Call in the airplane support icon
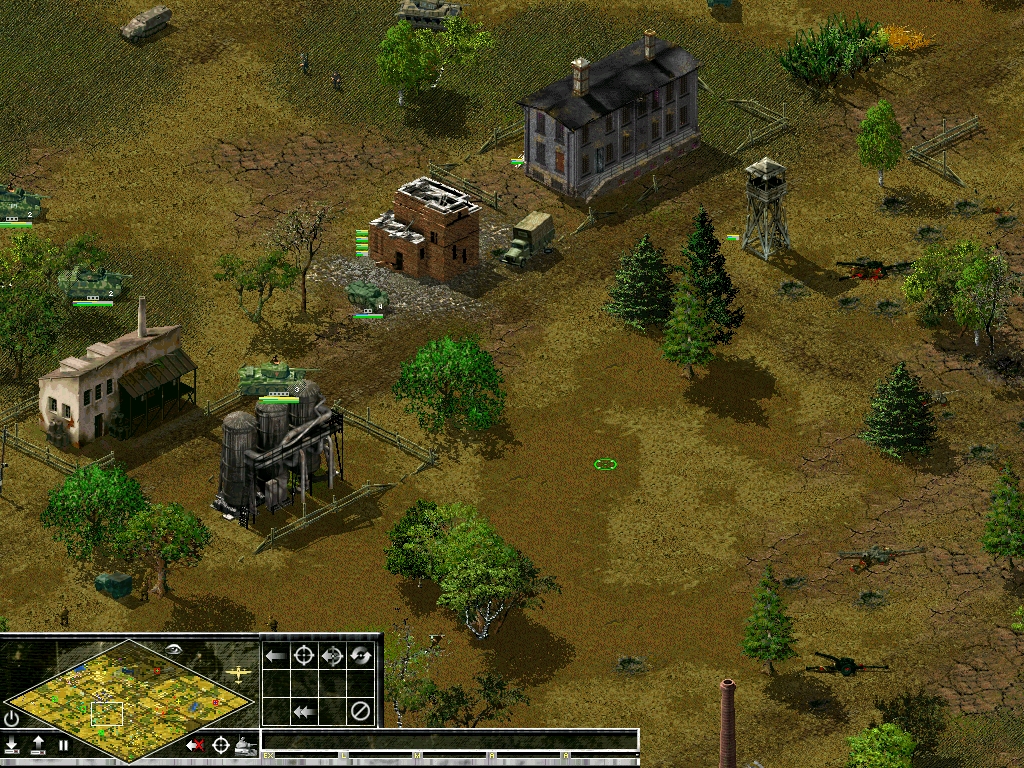This screenshot has height=768, width=1024. pos(239,674)
